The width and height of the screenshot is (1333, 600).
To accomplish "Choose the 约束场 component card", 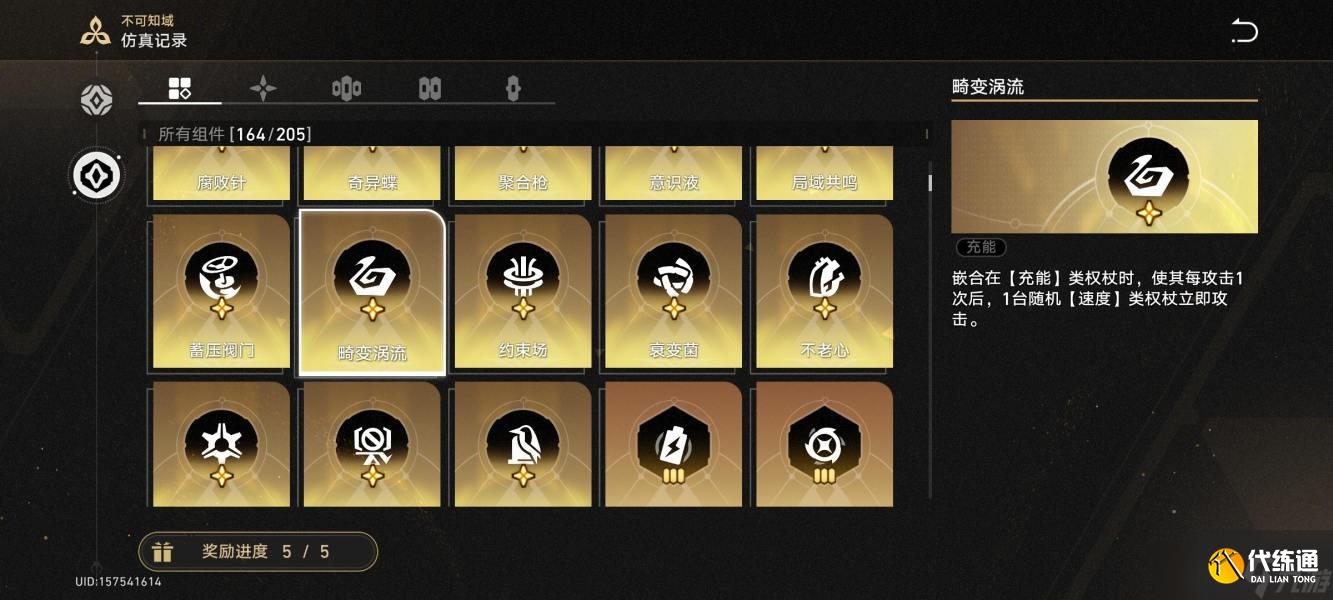I will click(x=523, y=291).
